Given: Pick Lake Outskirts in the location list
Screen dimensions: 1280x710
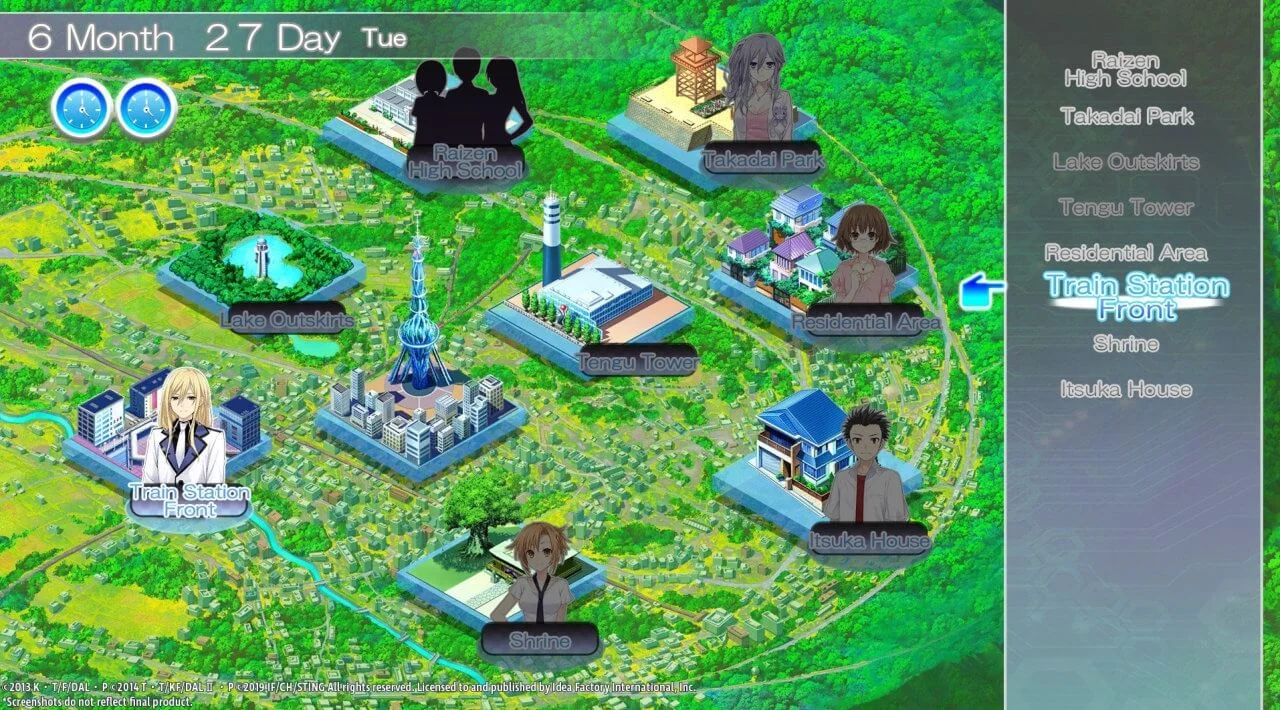Looking at the screenshot, I should coord(1125,162).
